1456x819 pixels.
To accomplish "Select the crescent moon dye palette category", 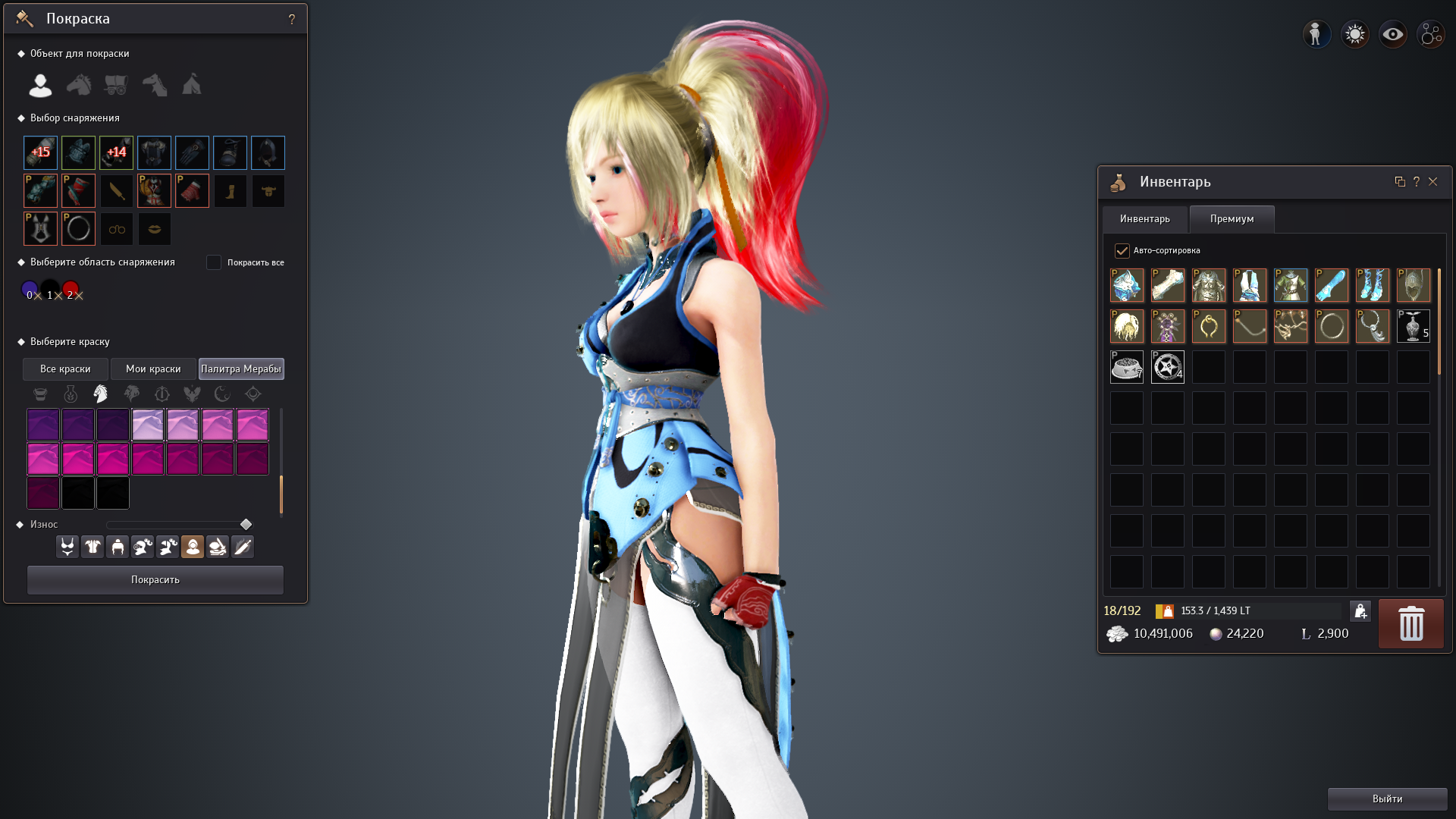I will 223,394.
